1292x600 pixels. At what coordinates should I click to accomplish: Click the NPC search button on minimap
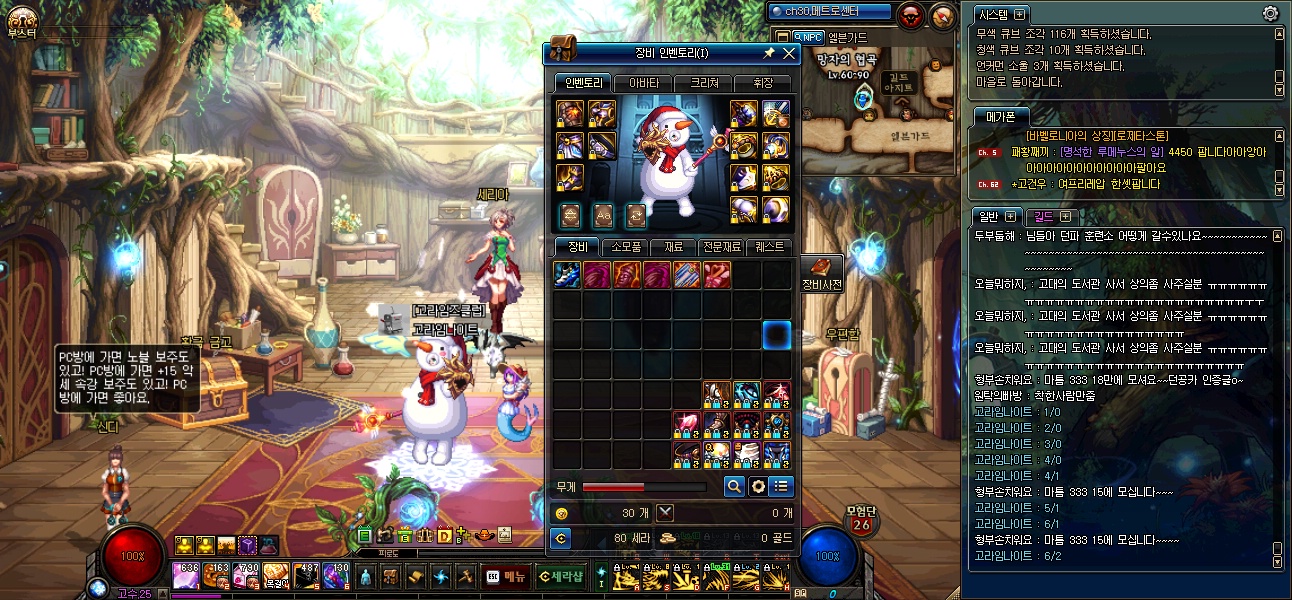pos(807,37)
